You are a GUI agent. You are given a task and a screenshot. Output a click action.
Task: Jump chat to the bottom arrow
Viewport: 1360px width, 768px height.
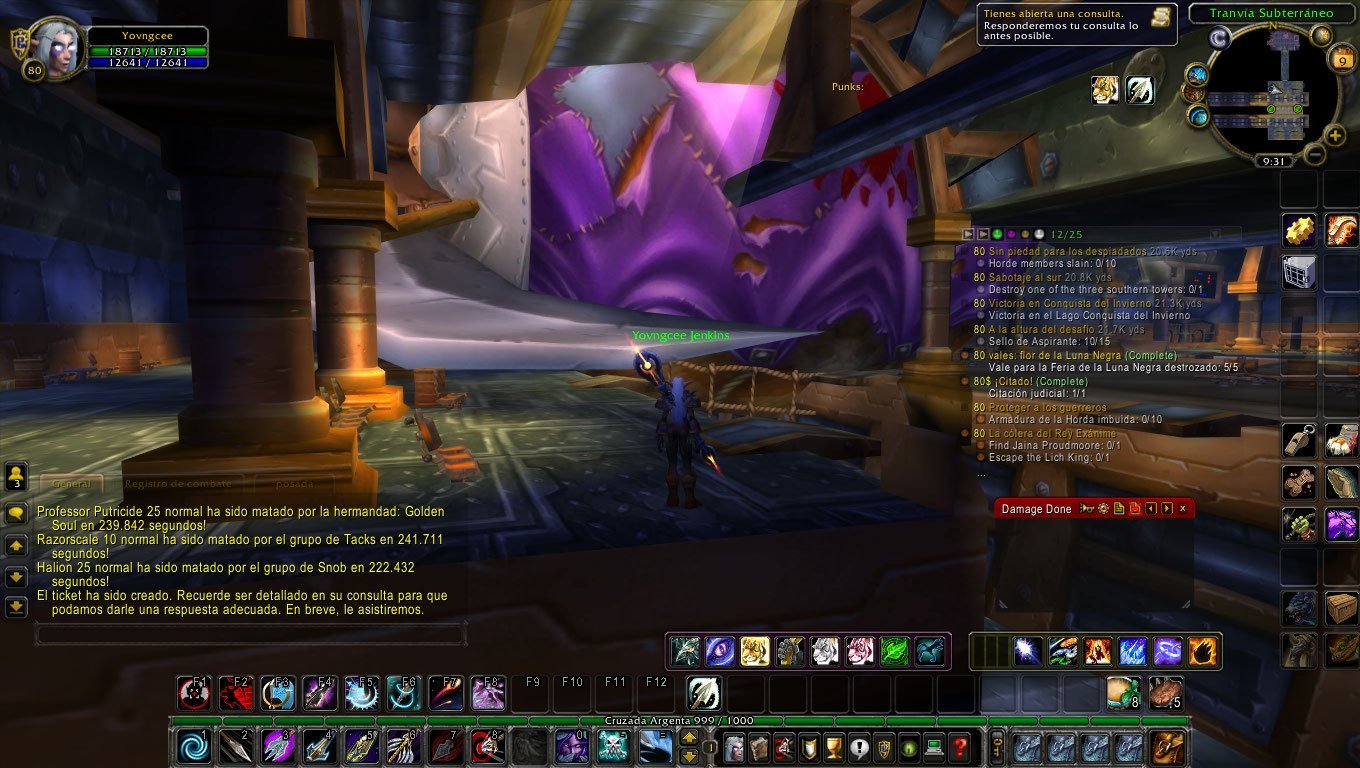coord(16,606)
